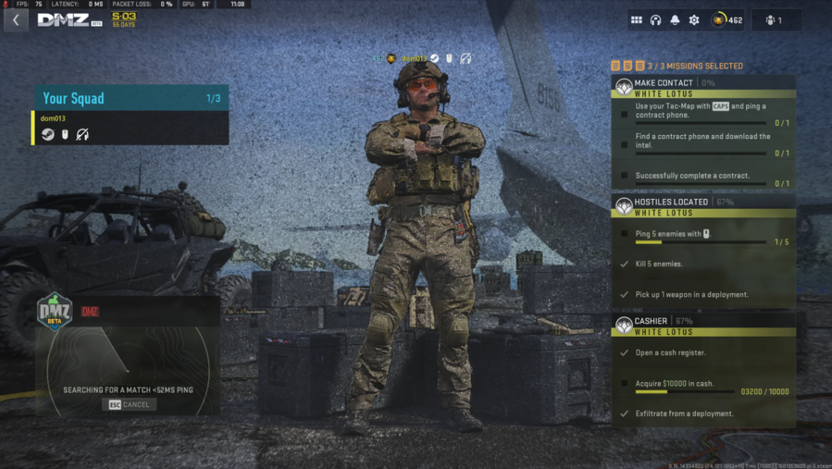Open the gear settings menu
The image size is (832, 469).
[694, 20]
